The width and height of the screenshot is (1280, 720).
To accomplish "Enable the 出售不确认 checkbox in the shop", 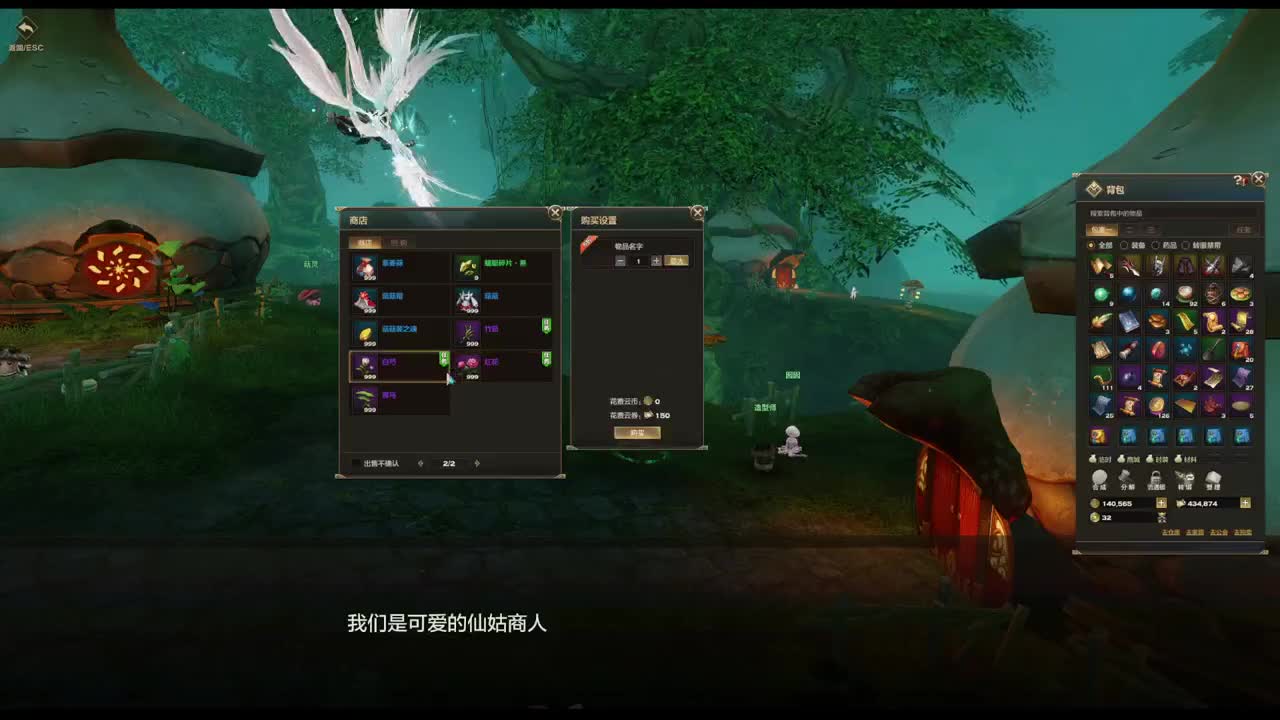I will point(354,461).
